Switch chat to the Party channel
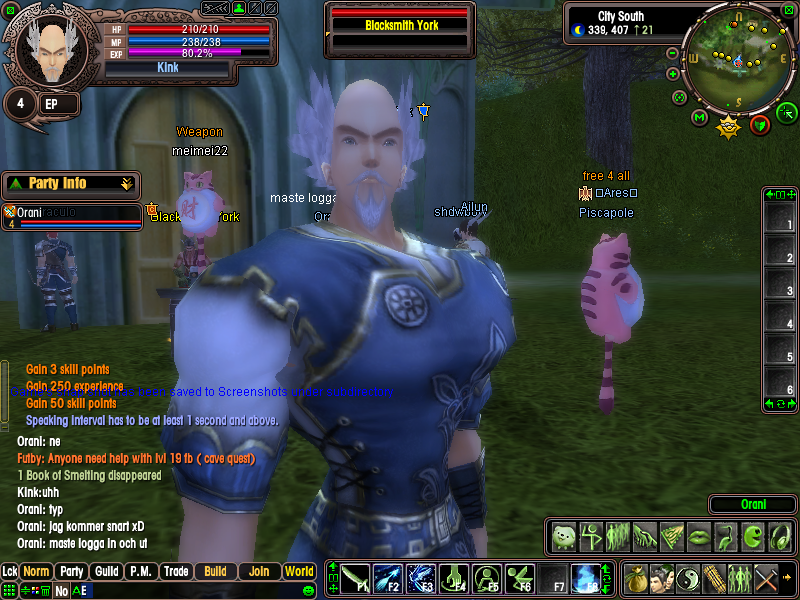The height and width of the screenshot is (600, 800). [x=71, y=572]
